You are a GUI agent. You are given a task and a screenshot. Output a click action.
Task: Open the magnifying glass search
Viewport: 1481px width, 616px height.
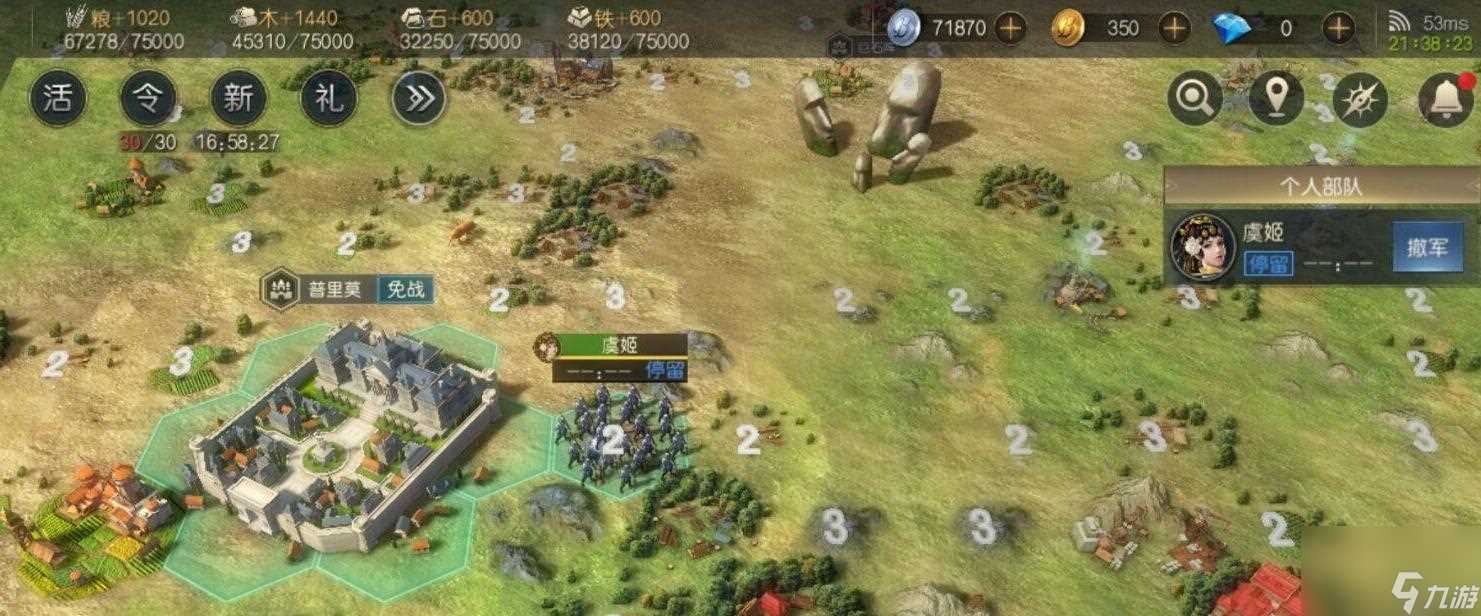pos(1194,99)
